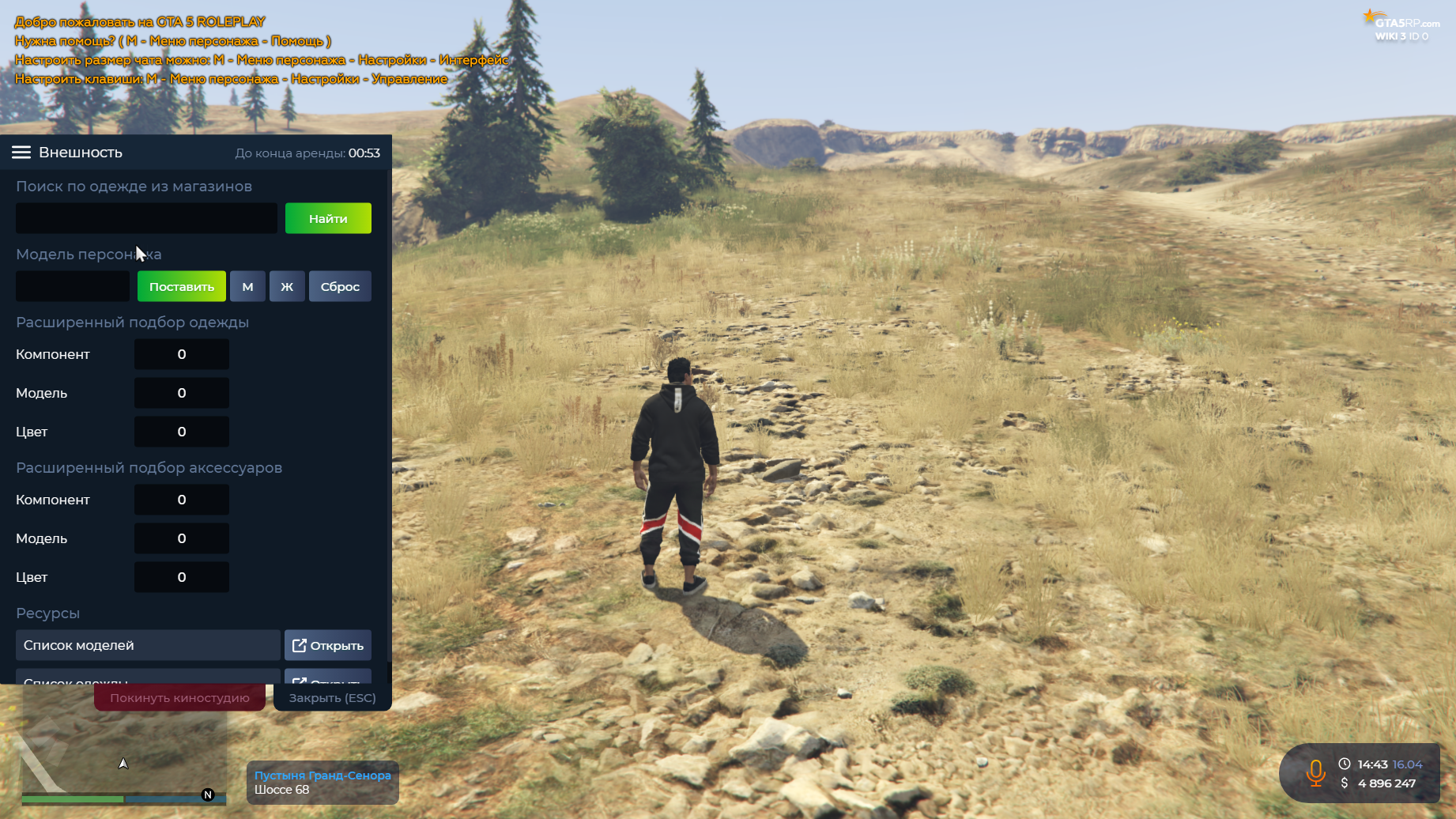Select the male М model button
1456x819 pixels.
coord(247,286)
